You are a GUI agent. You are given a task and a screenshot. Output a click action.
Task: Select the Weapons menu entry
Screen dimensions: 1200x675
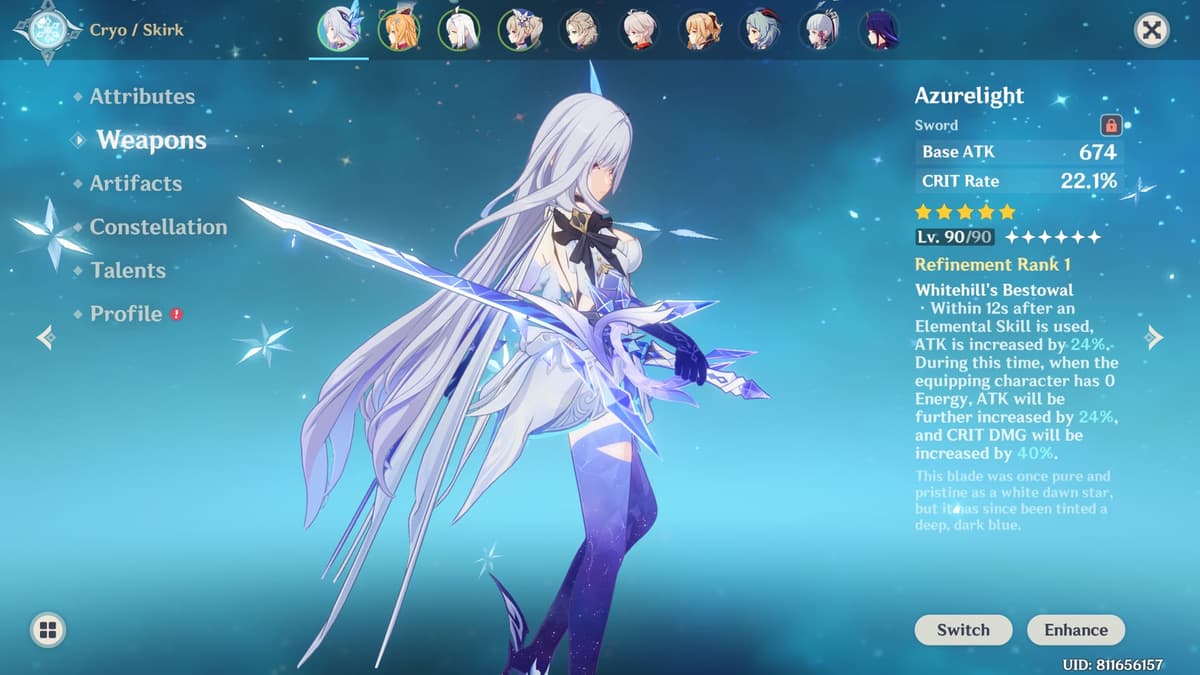coord(151,140)
